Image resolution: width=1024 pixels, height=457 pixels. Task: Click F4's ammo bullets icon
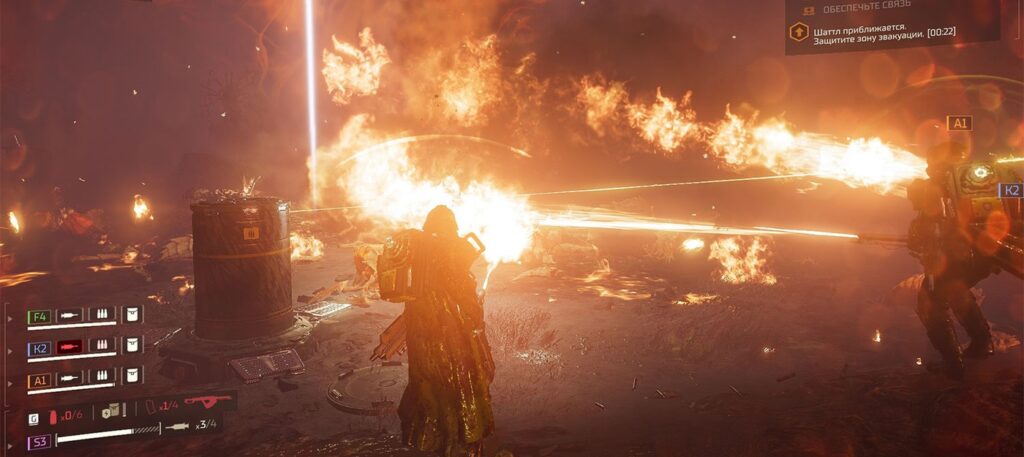tap(102, 315)
